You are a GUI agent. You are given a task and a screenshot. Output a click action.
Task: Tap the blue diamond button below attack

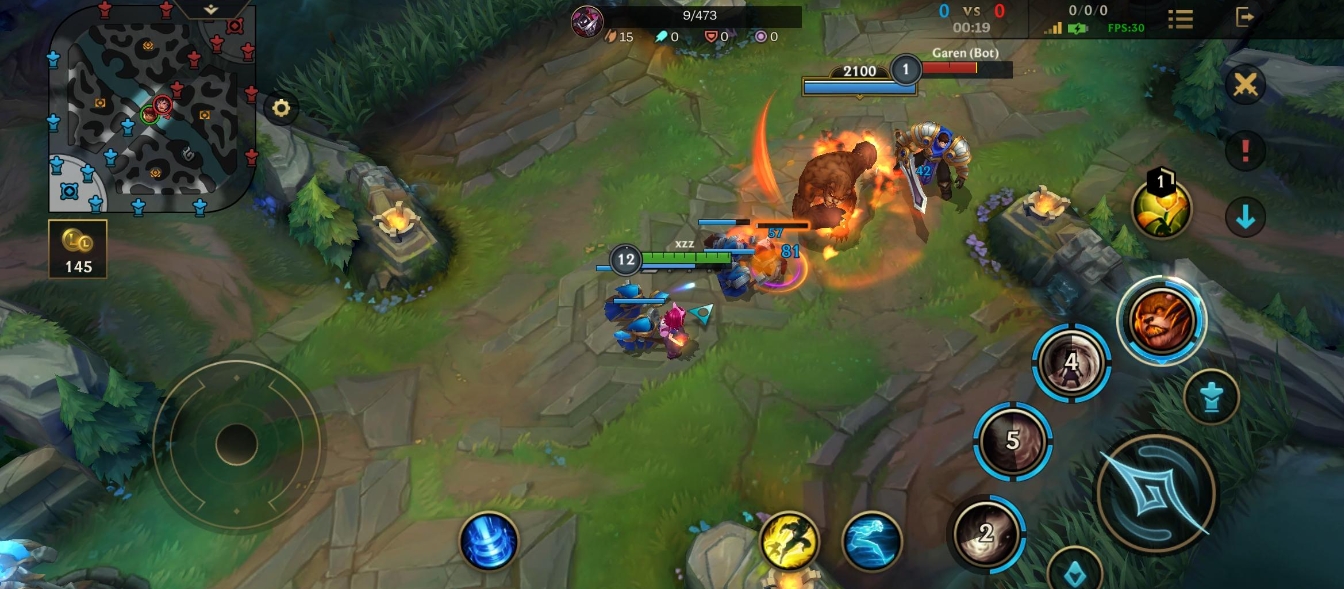(x=1075, y=573)
